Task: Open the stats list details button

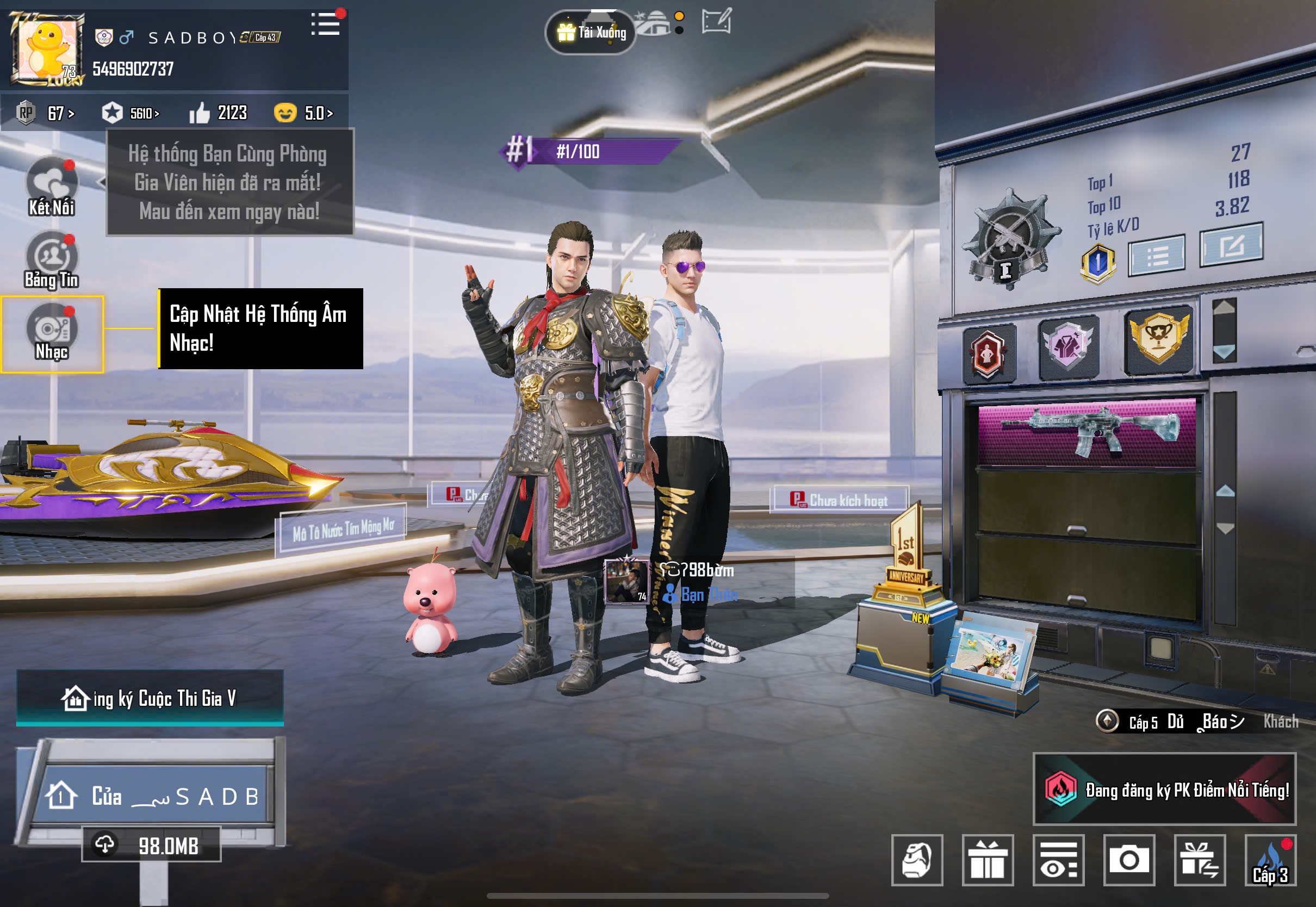Action: [x=1157, y=255]
